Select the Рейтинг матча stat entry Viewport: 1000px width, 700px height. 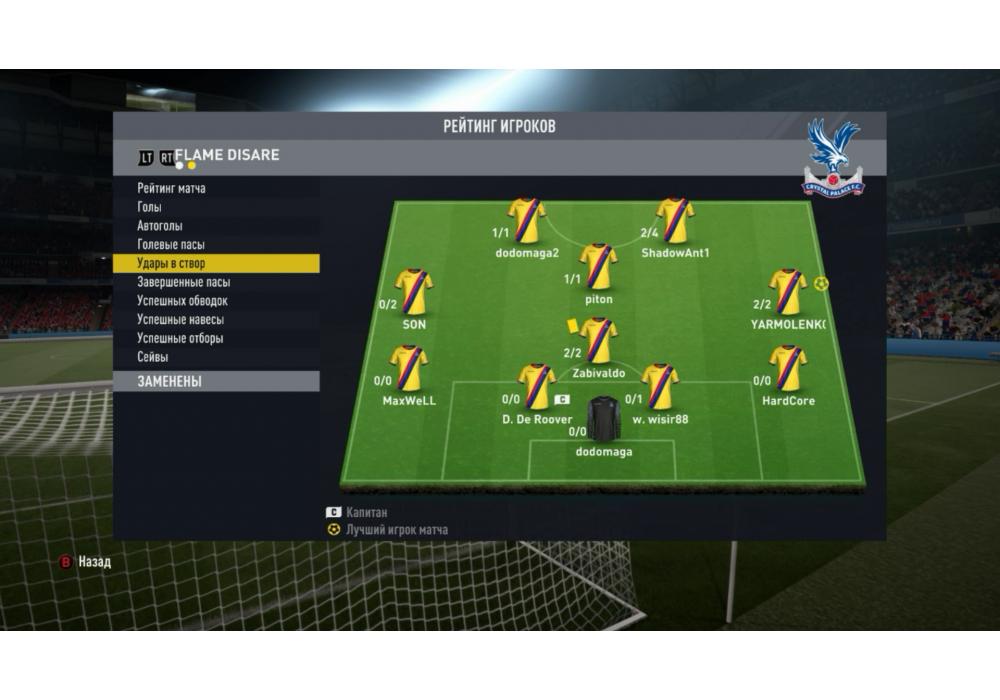click(x=171, y=188)
